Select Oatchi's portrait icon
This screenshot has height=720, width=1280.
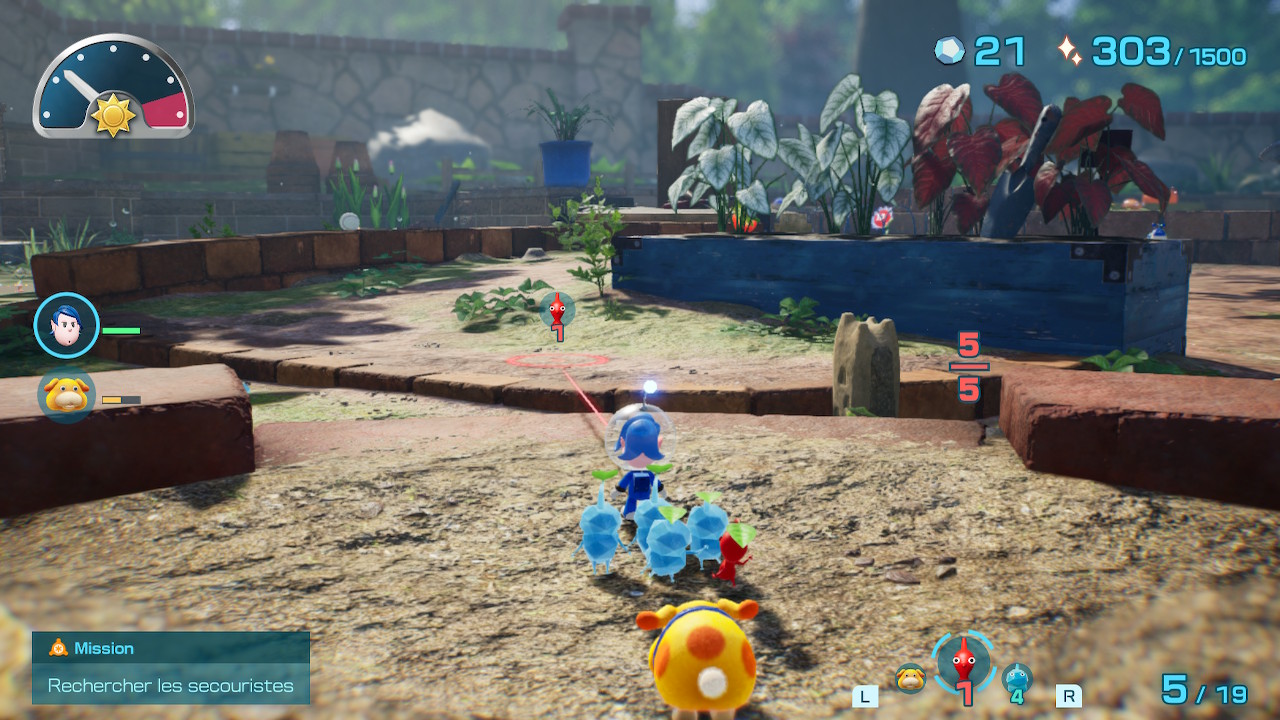(x=67, y=394)
